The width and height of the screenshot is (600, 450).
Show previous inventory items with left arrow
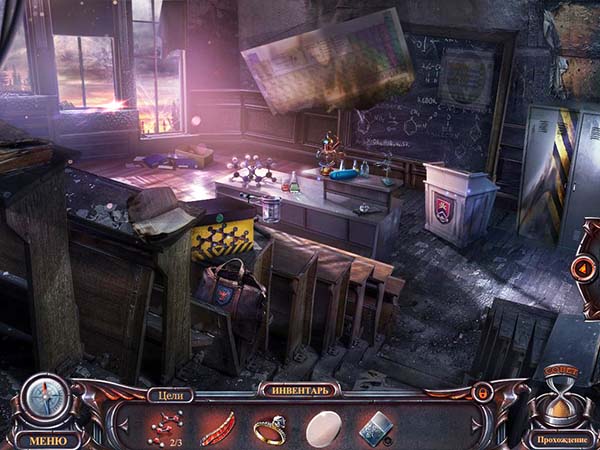(124, 423)
